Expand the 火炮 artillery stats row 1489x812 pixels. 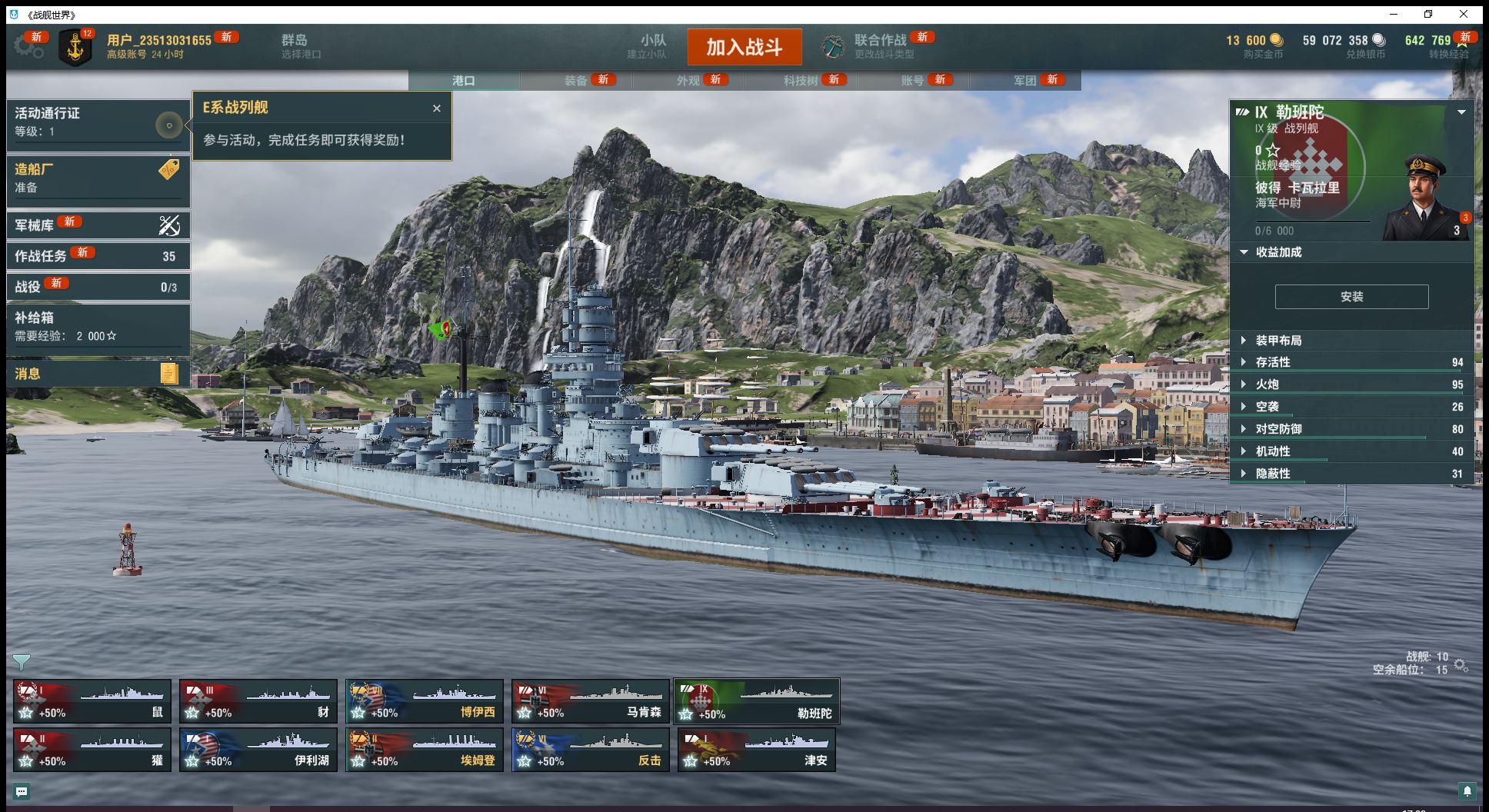coord(1267,384)
